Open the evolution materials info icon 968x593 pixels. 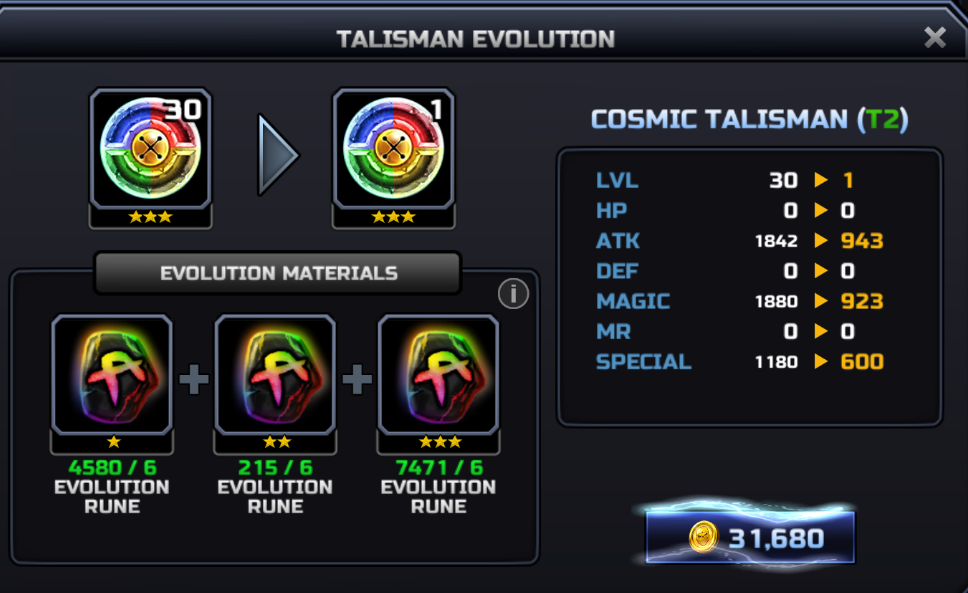tap(513, 293)
